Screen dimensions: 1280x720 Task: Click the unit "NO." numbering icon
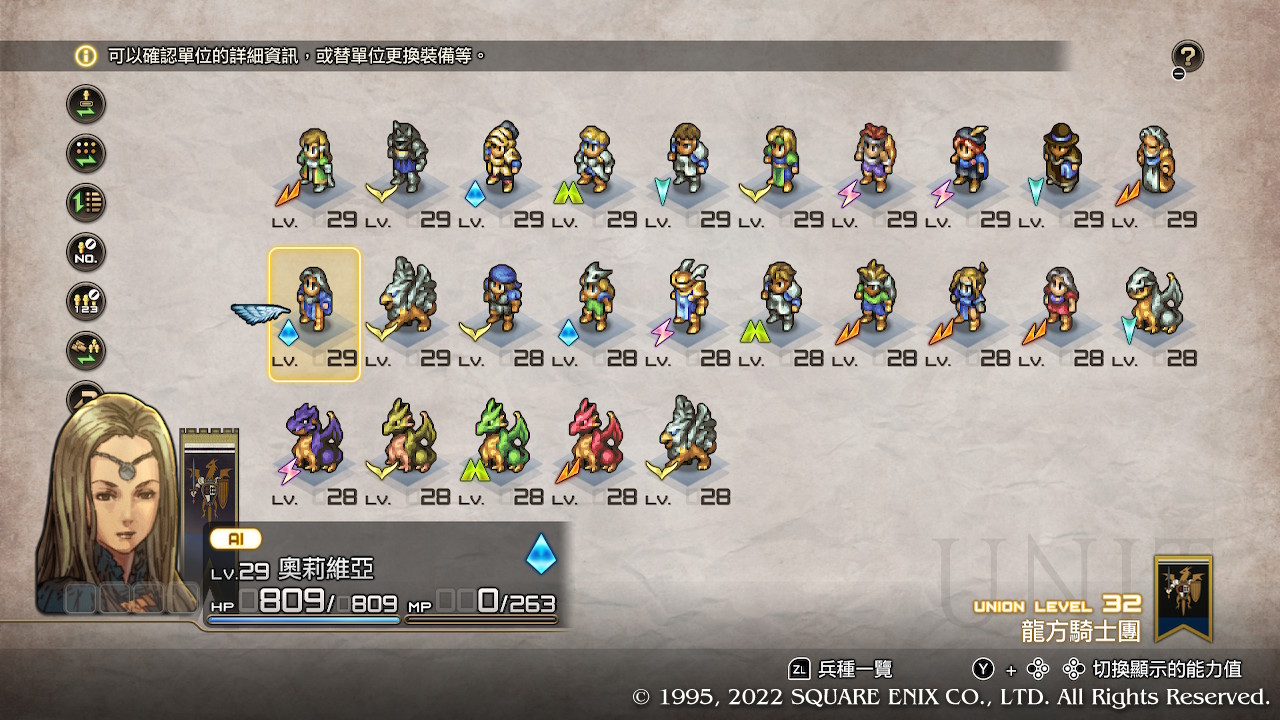[86, 253]
